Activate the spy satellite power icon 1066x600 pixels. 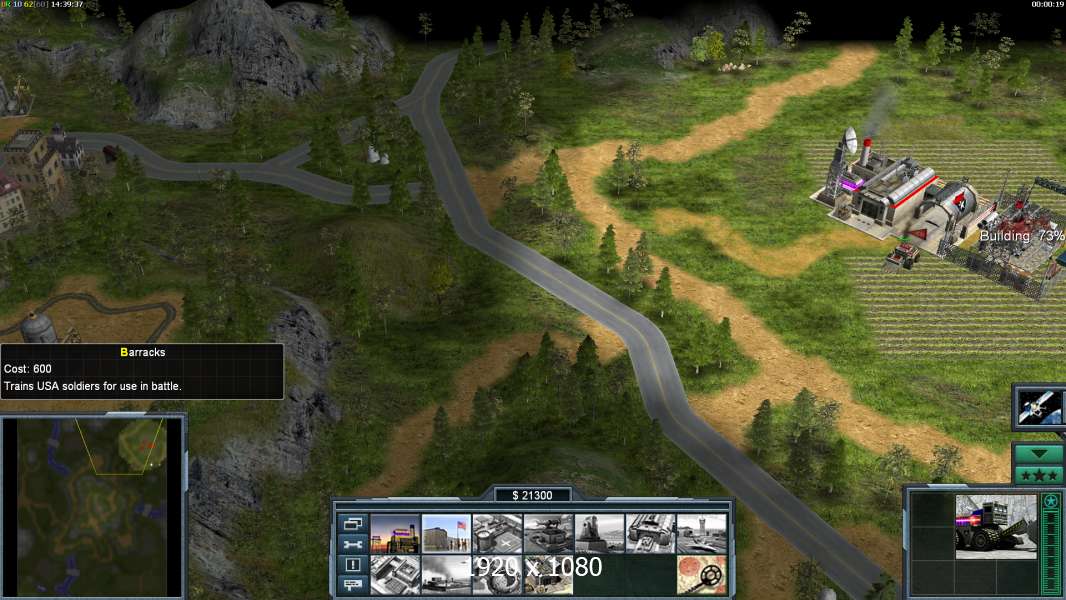1040,407
